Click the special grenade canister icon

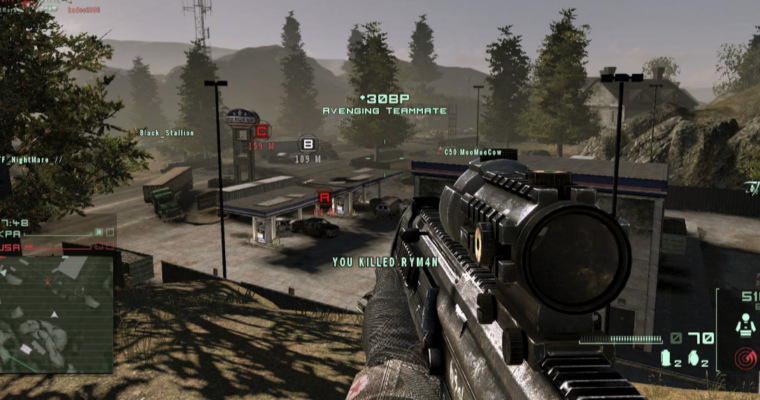pos(665,359)
